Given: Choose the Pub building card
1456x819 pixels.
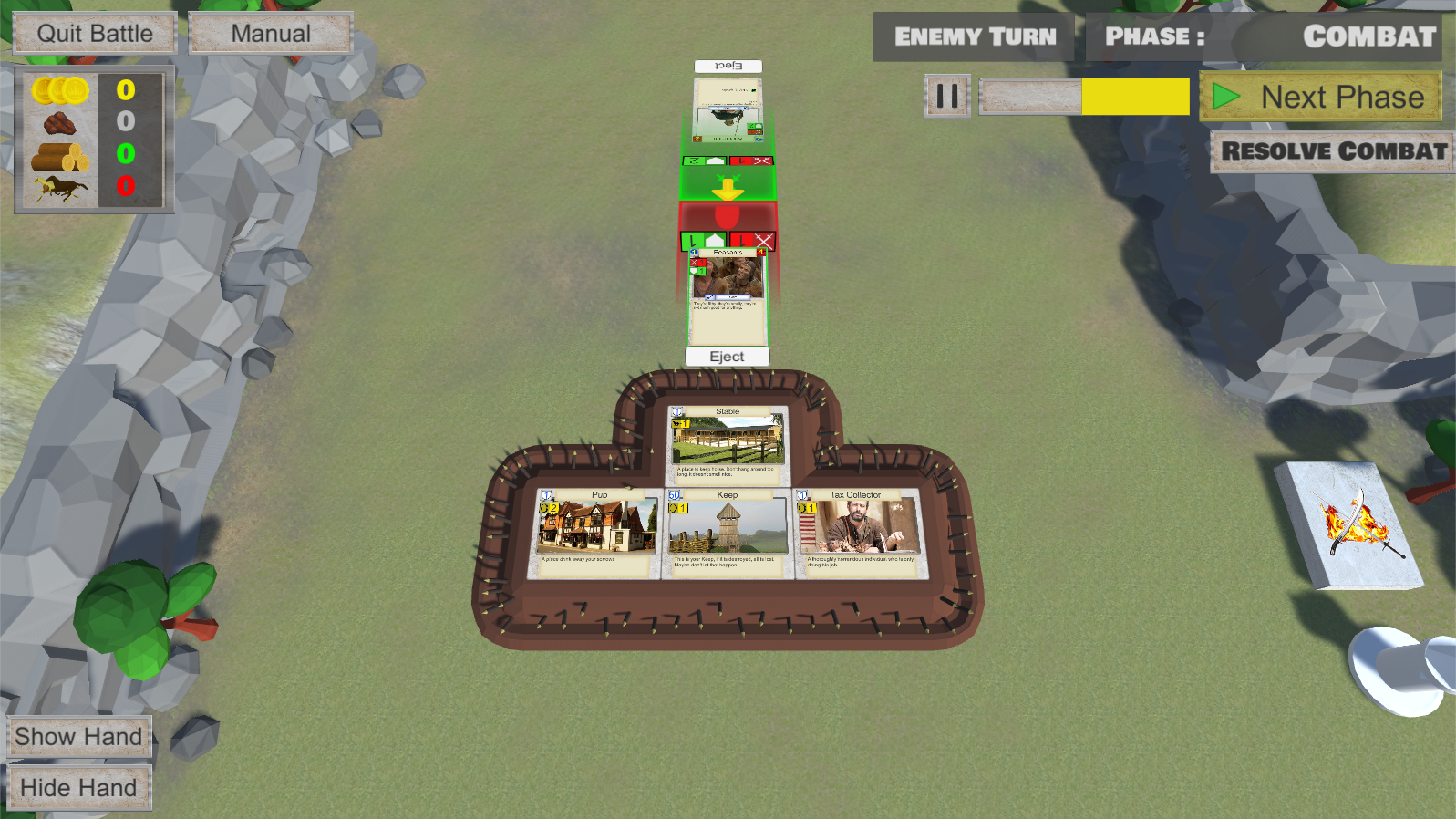Looking at the screenshot, I should [x=598, y=533].
